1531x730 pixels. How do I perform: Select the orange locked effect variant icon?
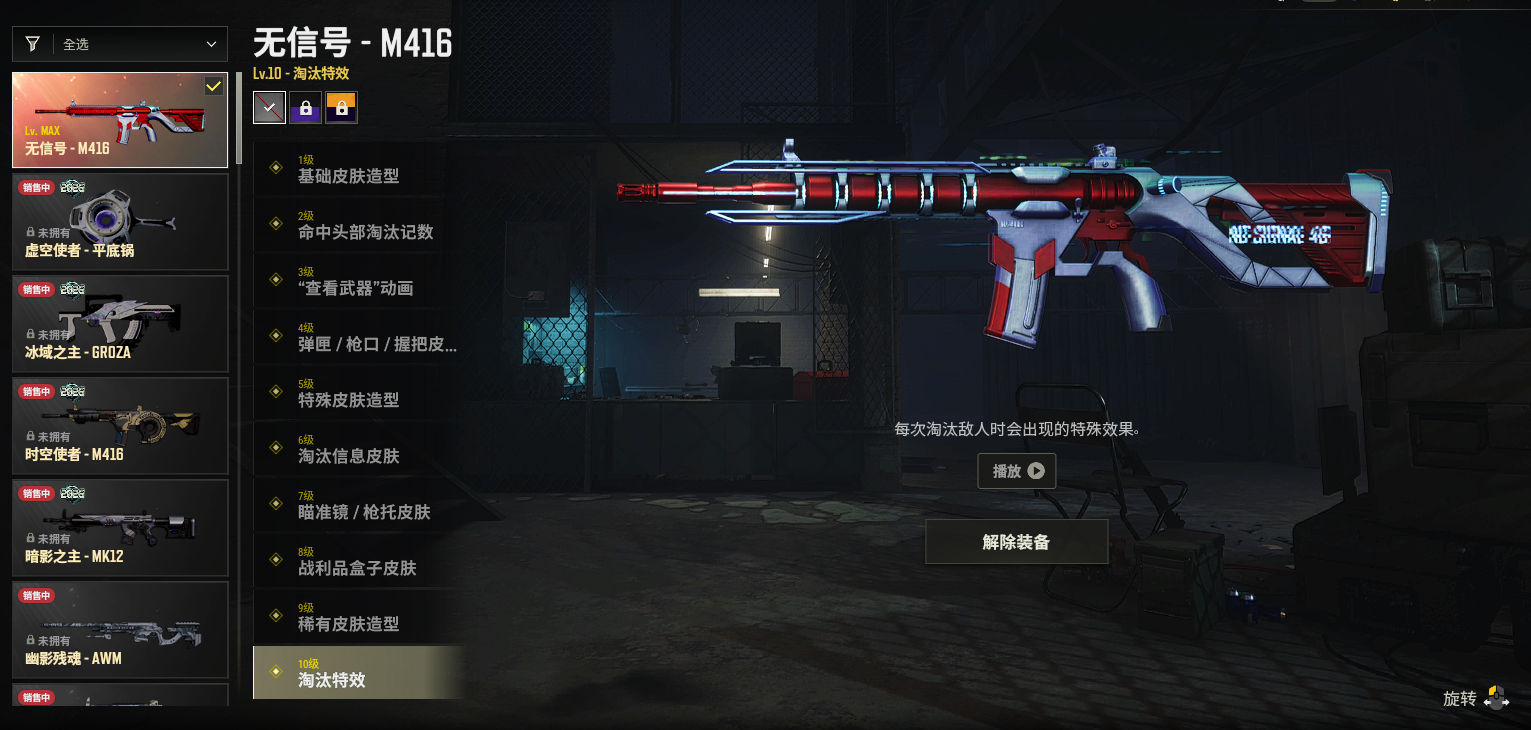[341, 107]
